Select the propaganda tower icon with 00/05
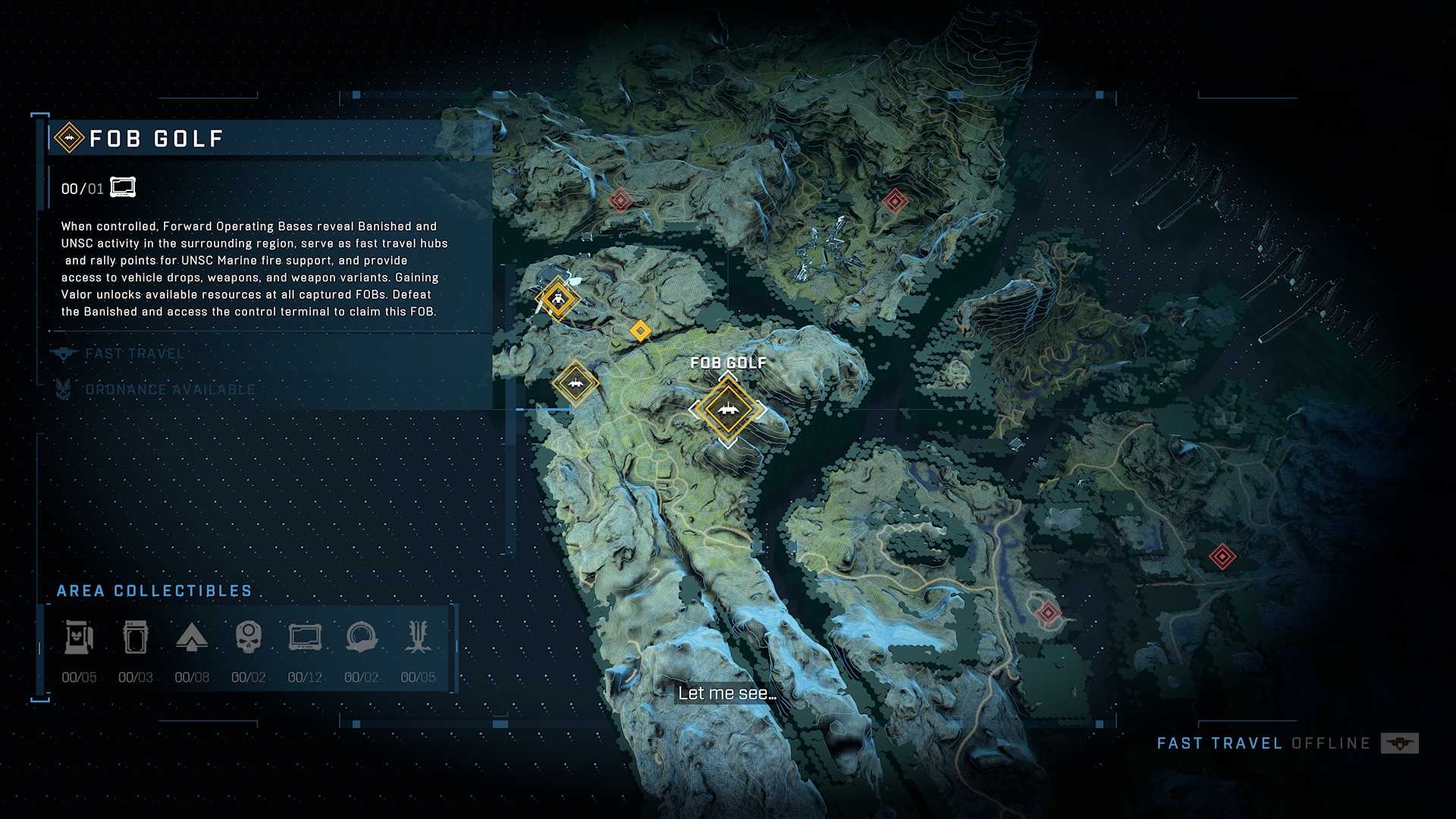Screen dimensions: 1456x819 click(79, 638)
